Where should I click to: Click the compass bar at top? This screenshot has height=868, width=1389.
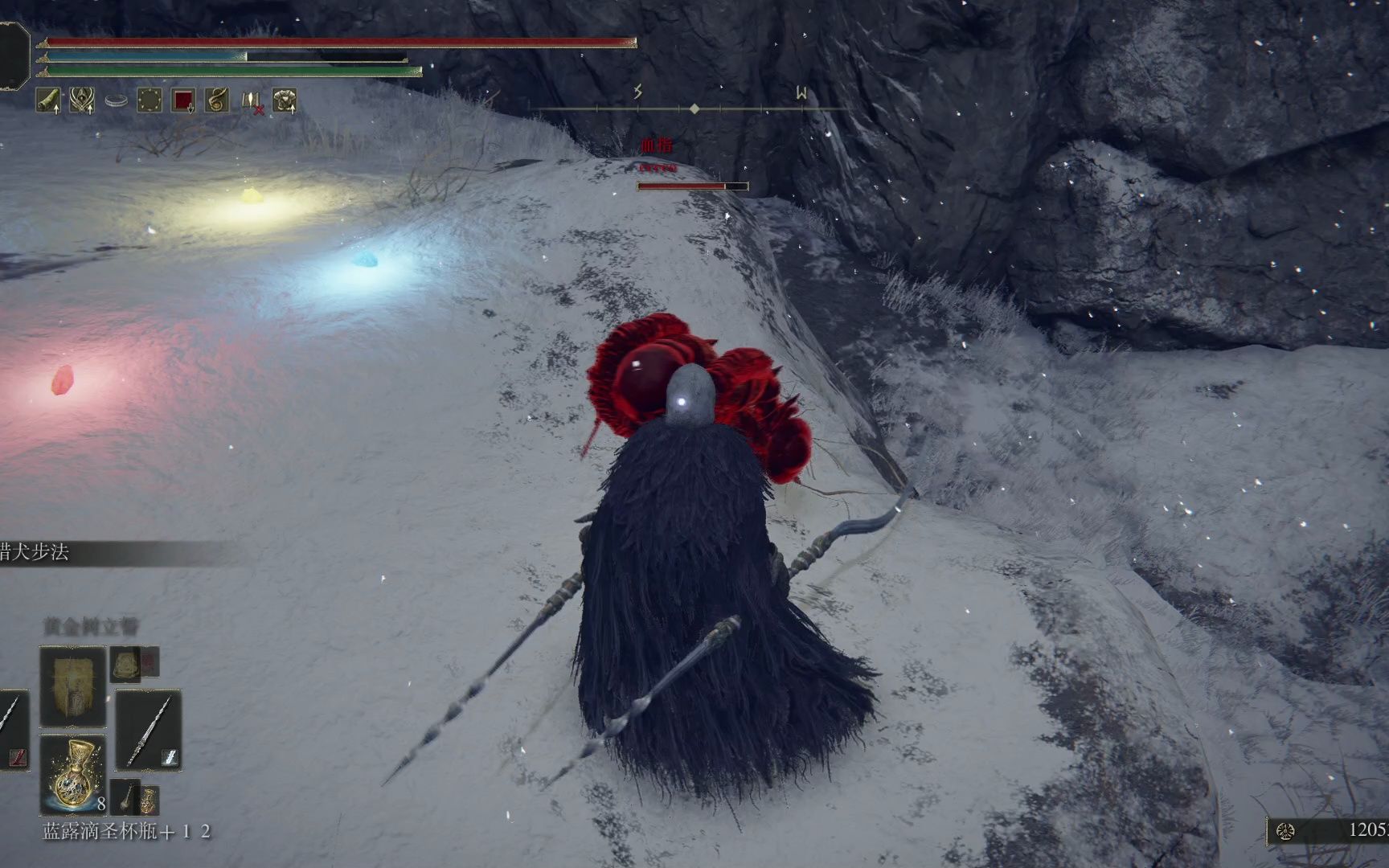(694, 108)
